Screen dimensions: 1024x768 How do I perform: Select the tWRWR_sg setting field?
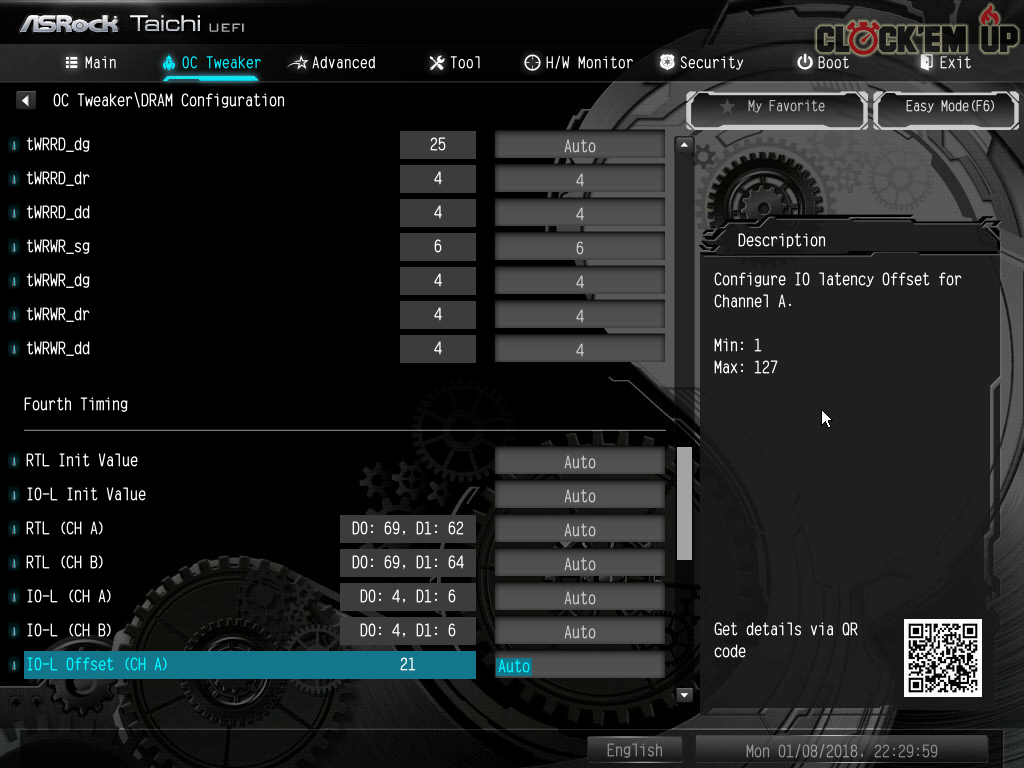pos(580,248)
